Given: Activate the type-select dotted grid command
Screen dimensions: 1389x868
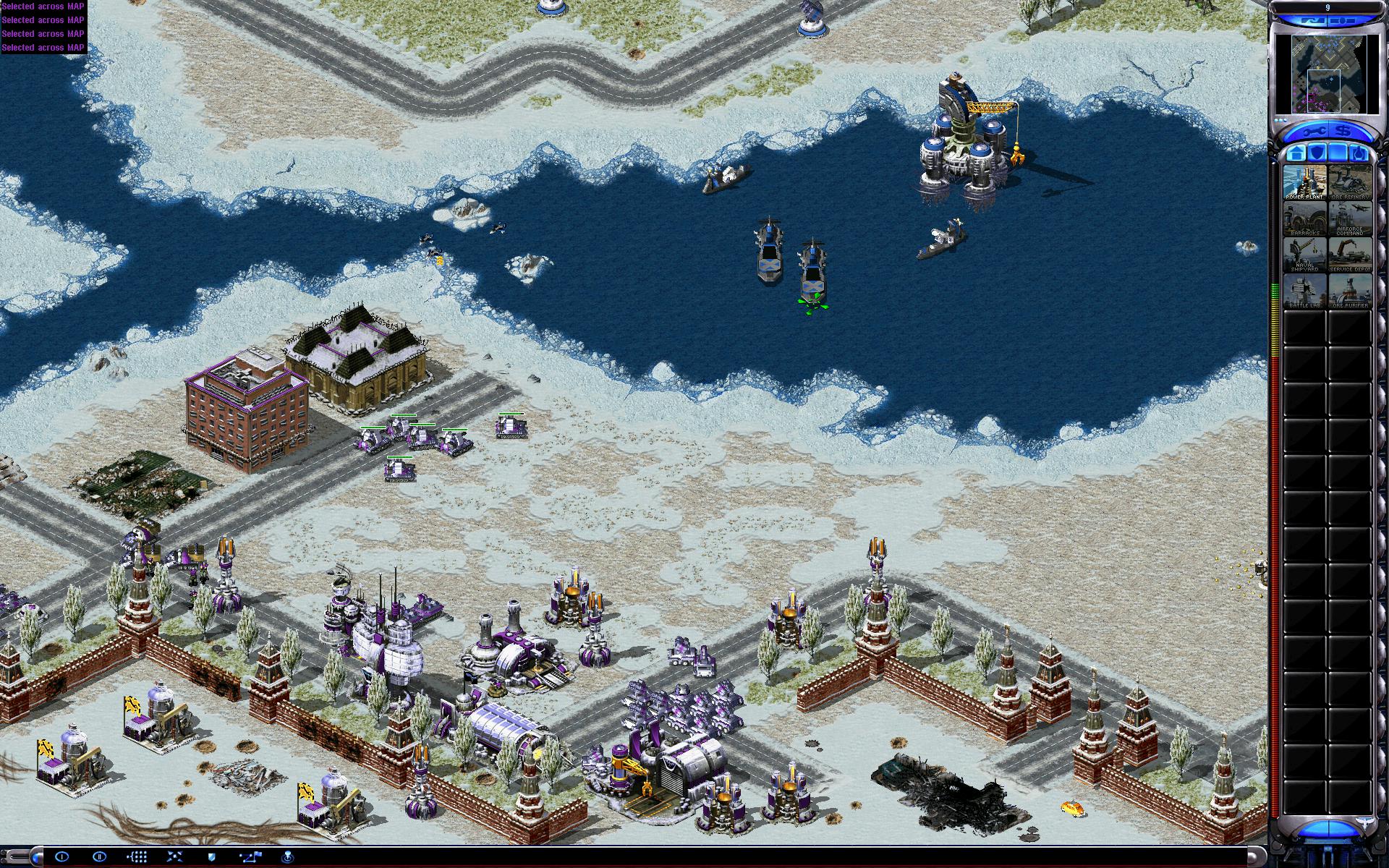Looking at the screenshot, I should 137,857.
